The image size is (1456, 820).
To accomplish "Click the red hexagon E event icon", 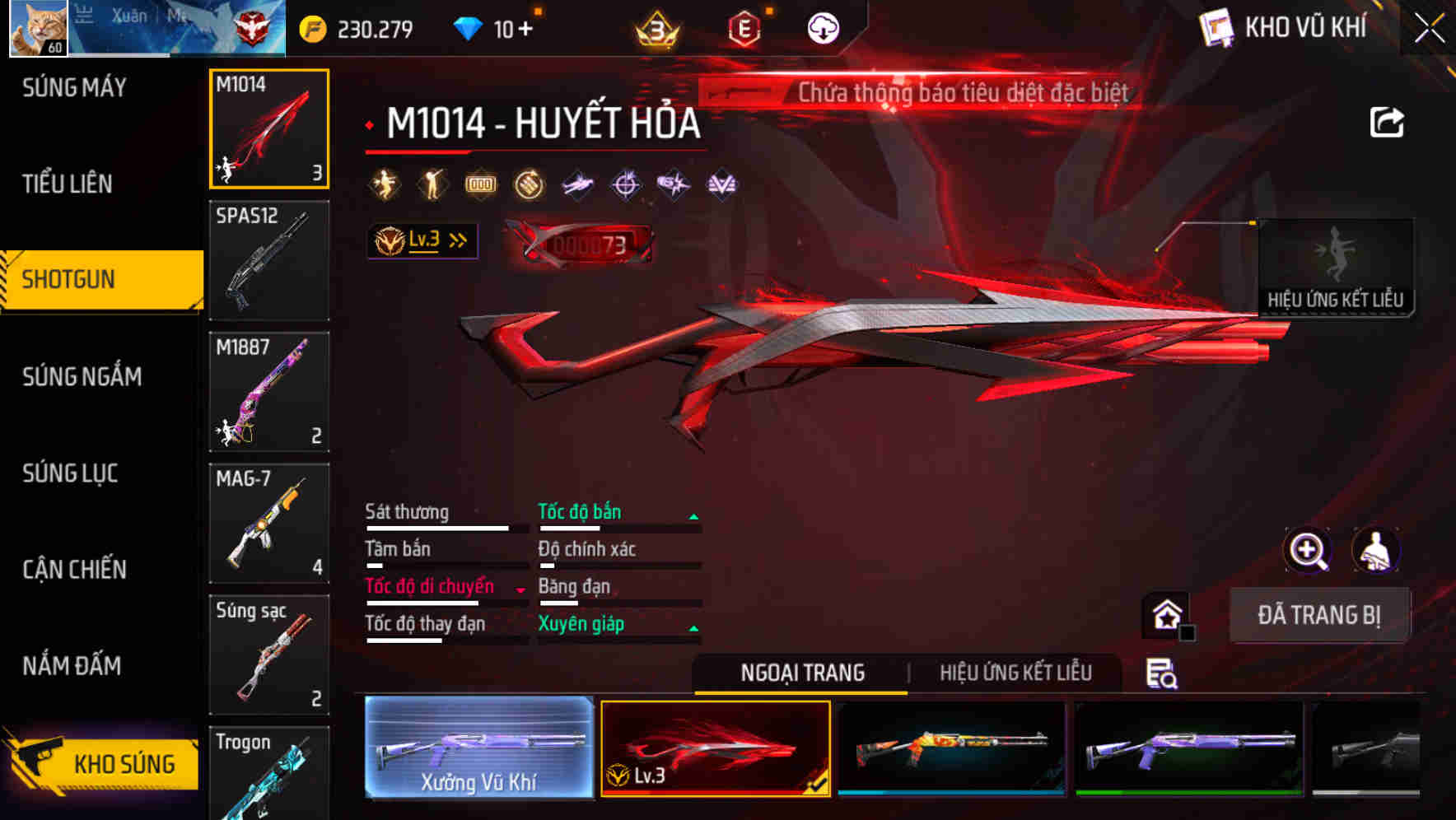I will click(741, 26).
